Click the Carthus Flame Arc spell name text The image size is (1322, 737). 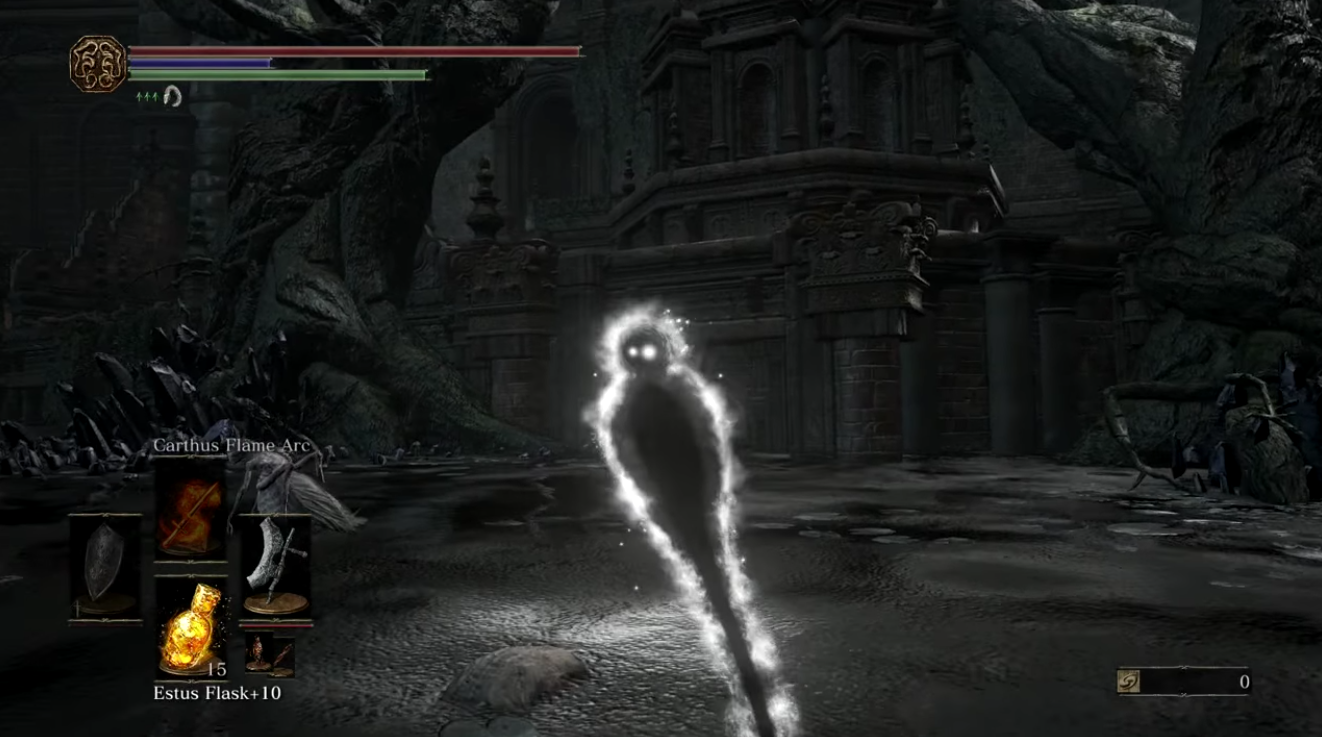(231, 445)
